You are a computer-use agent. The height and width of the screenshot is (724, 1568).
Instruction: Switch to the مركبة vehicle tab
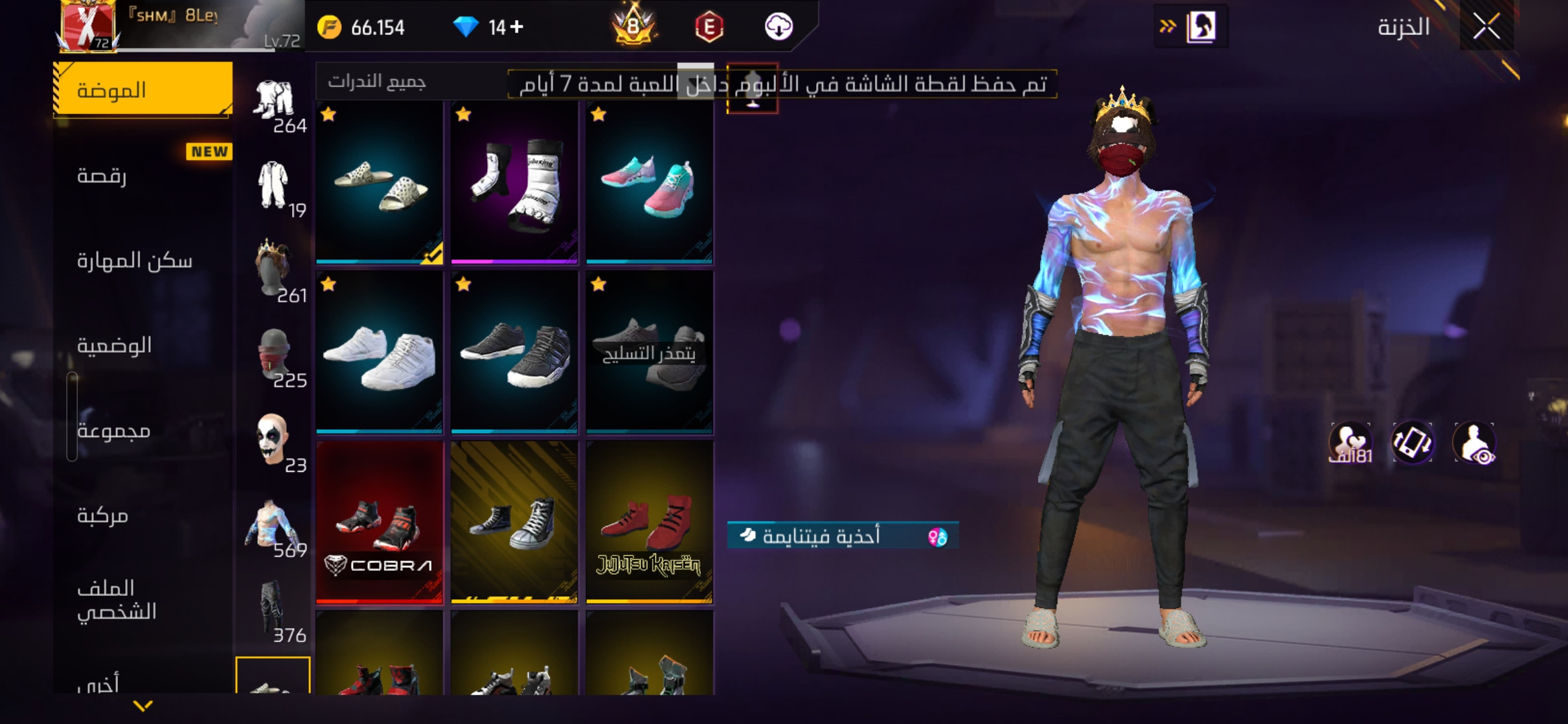point(143,515)
